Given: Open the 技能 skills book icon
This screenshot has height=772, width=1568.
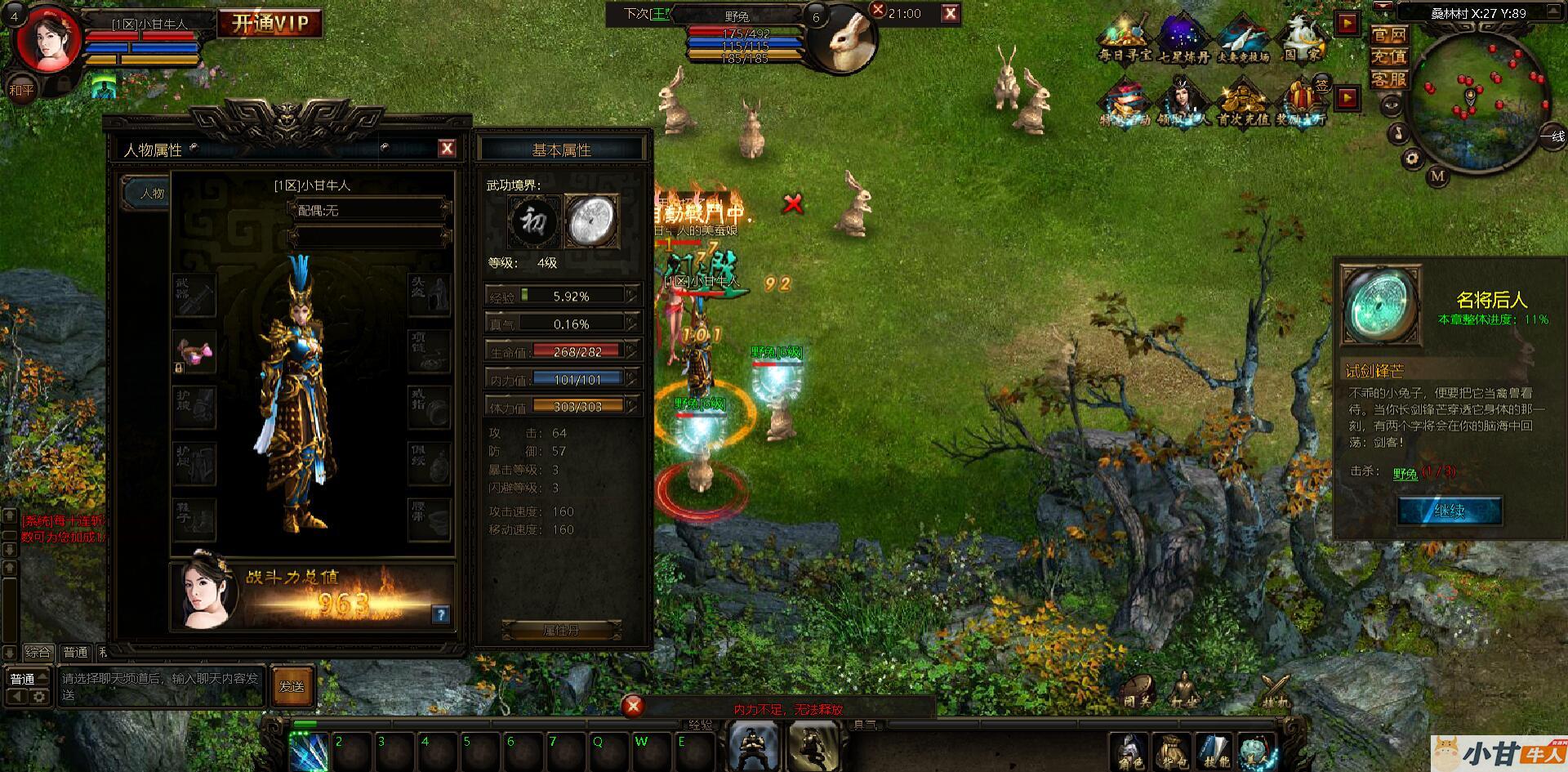Looking at the screenshot, I should (1214, 752).
